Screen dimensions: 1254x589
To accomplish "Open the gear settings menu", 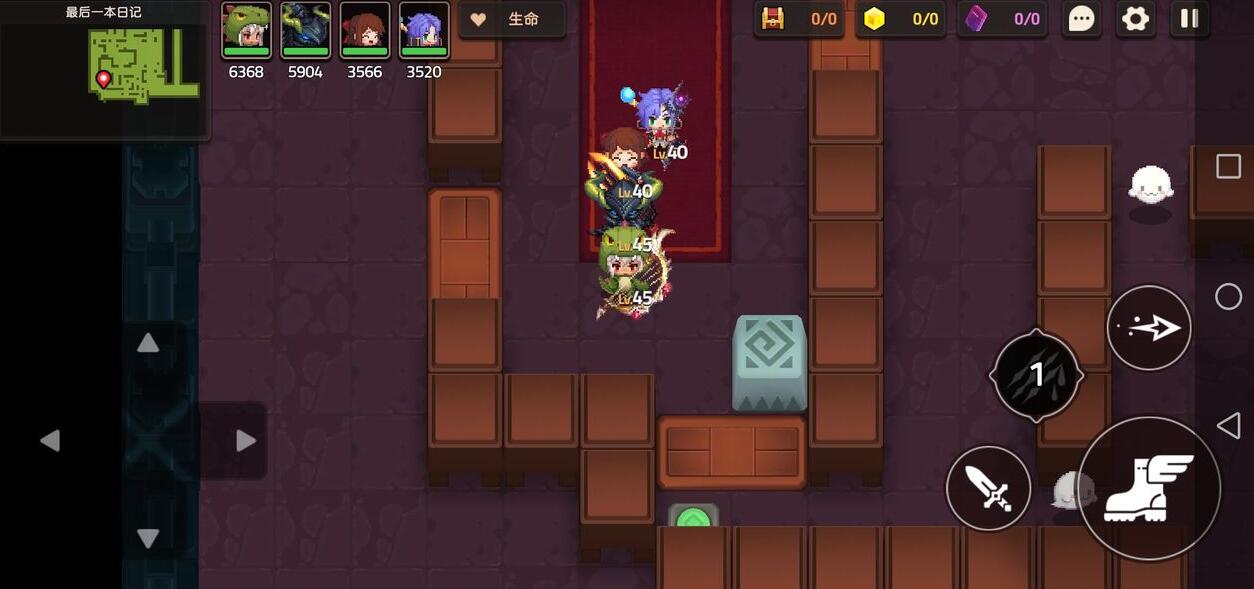I will point(1135,19).
